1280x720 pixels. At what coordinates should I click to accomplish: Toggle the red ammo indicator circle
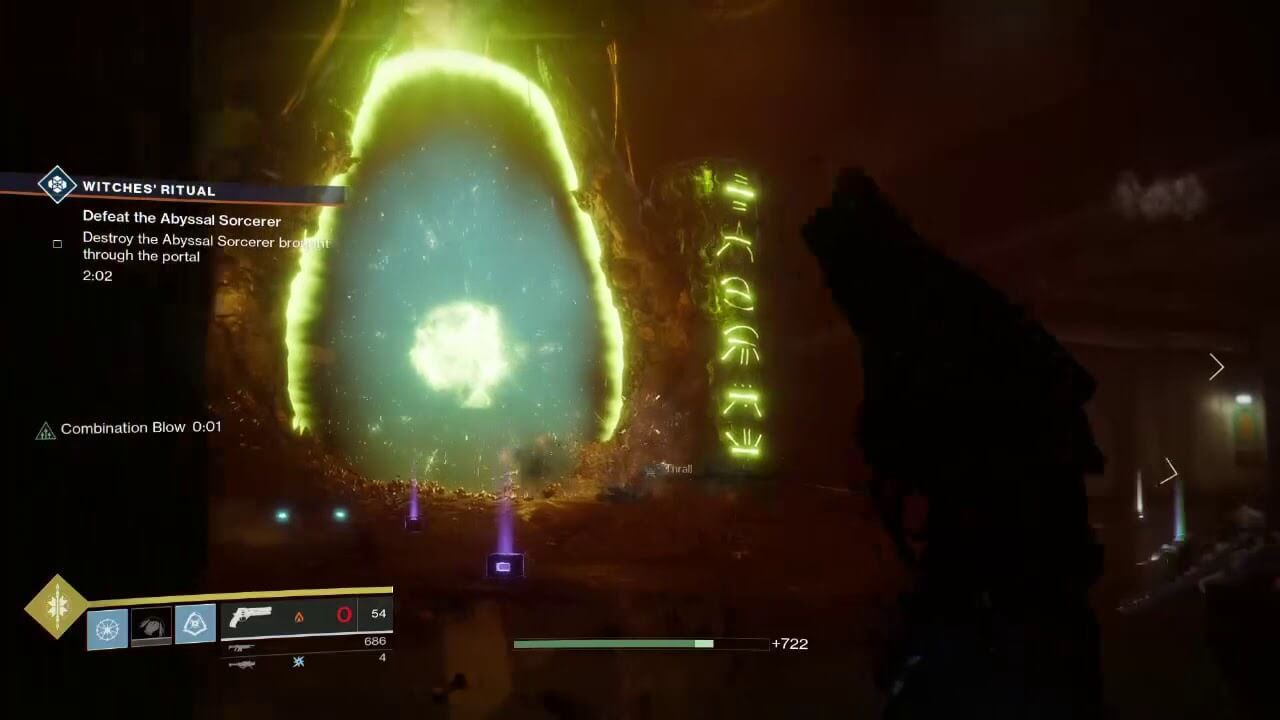coord(342,614)
